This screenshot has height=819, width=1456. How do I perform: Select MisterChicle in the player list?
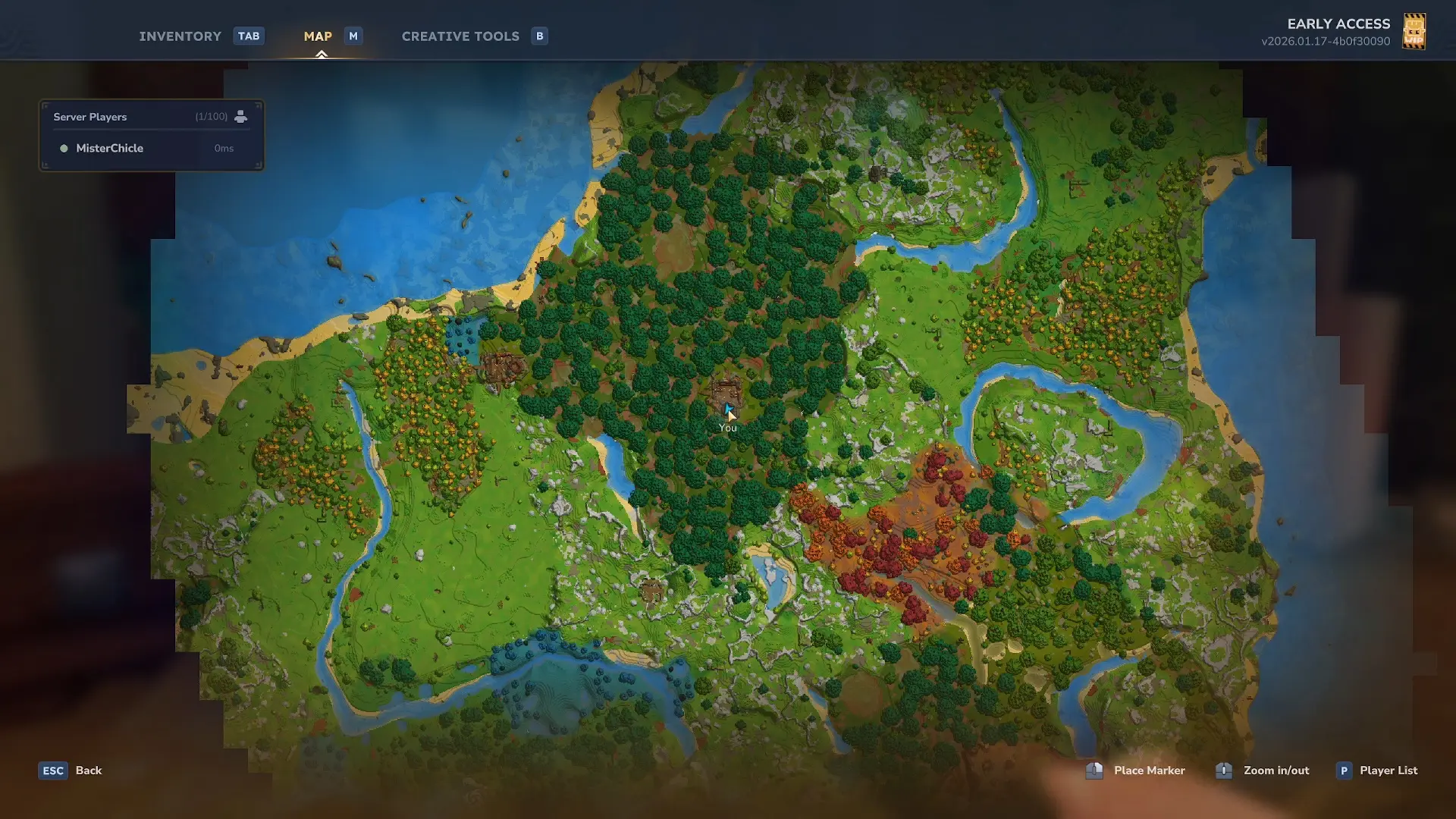pos(110,149)
